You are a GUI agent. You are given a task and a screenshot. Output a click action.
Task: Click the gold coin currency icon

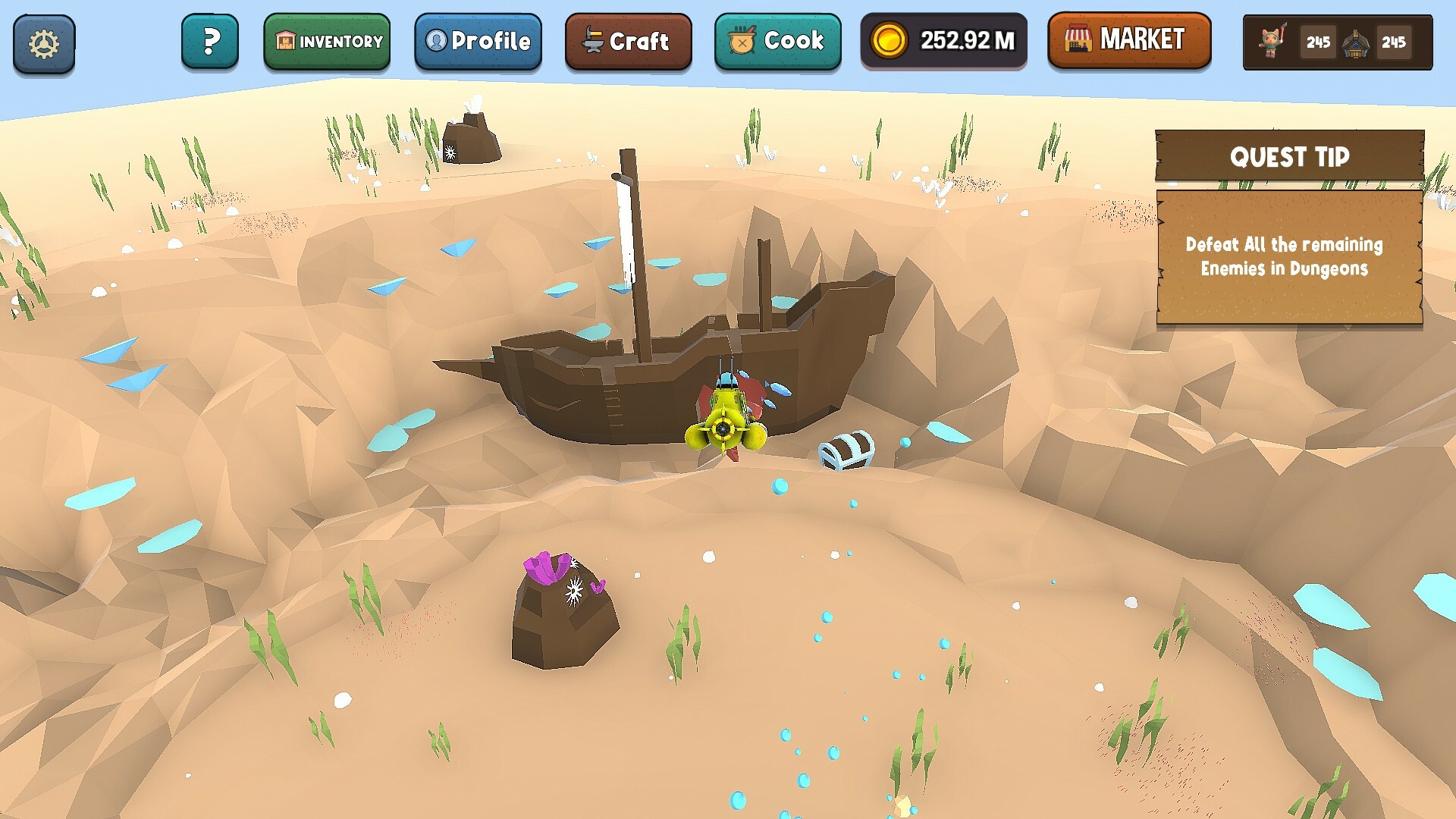tap(889, 40)
